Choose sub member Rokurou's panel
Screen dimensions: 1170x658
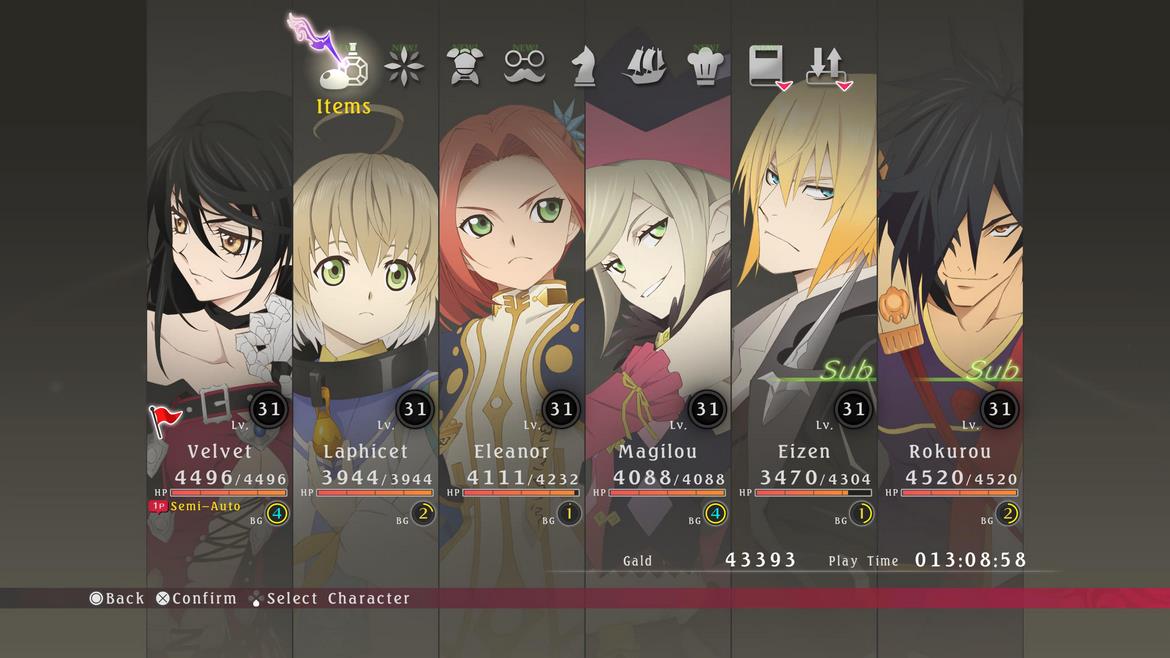950,300
